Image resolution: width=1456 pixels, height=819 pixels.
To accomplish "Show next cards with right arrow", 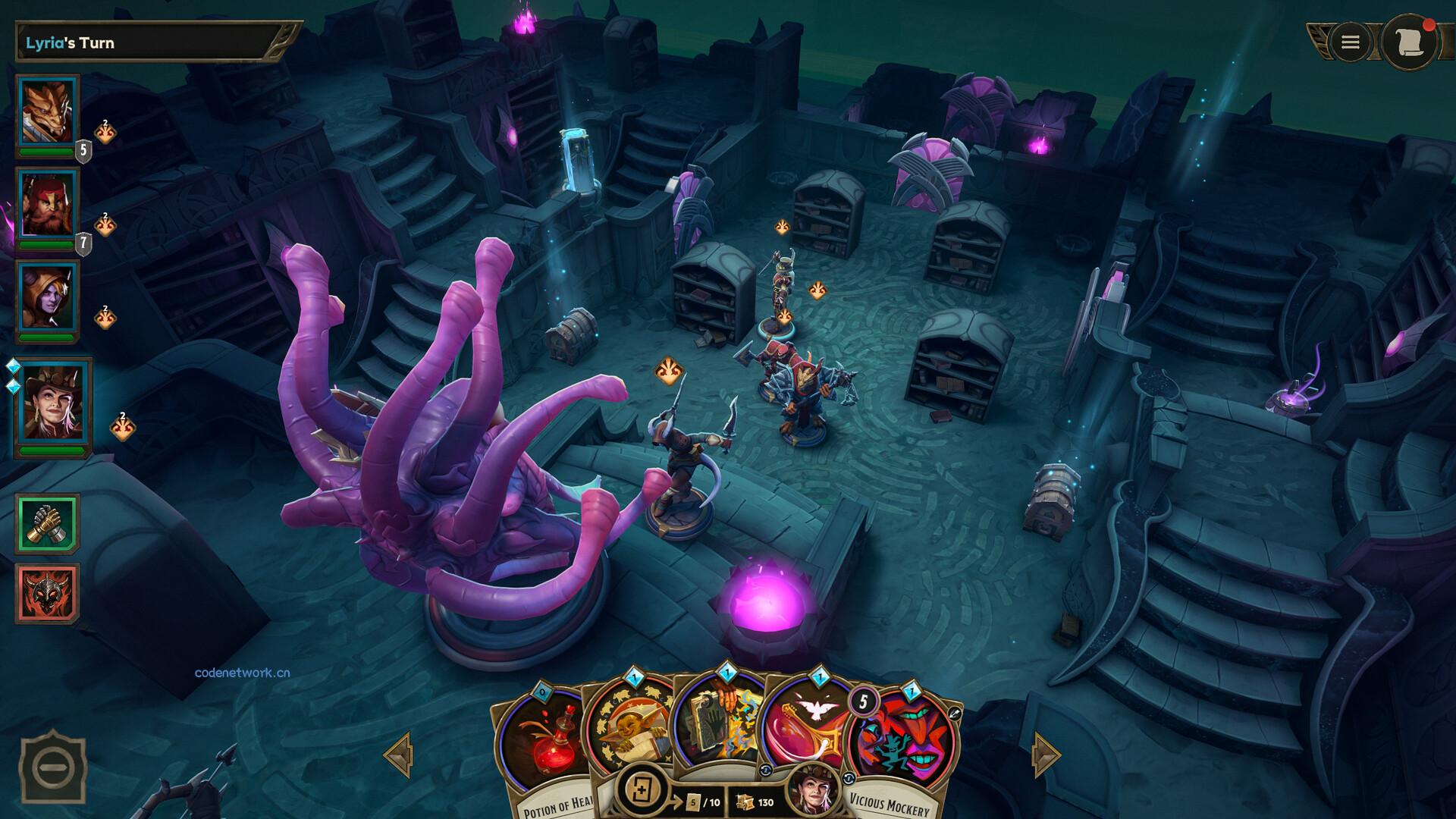I will 1045,755.
